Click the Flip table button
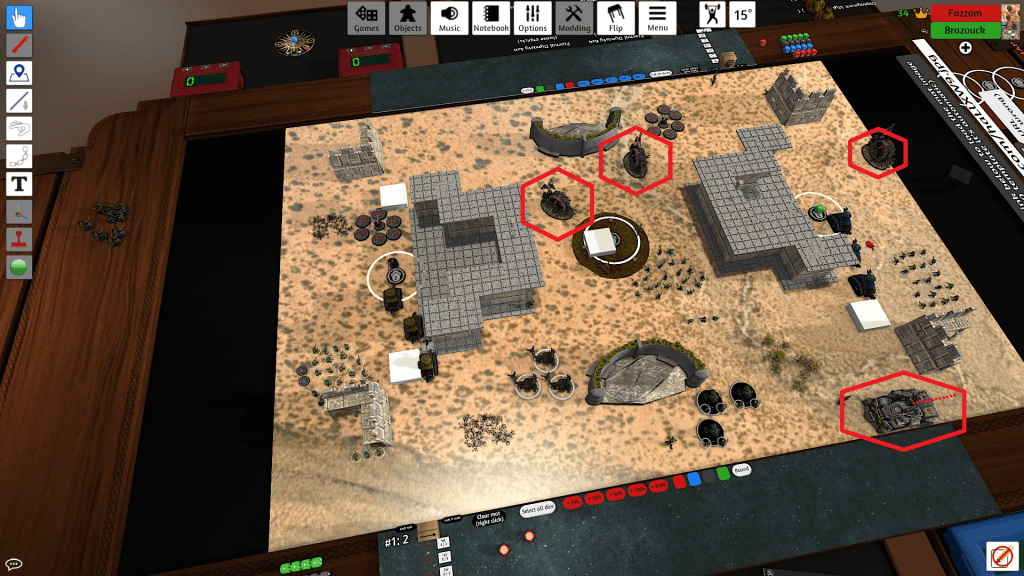The height and width of the screenshot is (576, 1024). pyautogui.click(x=616, y=17)
